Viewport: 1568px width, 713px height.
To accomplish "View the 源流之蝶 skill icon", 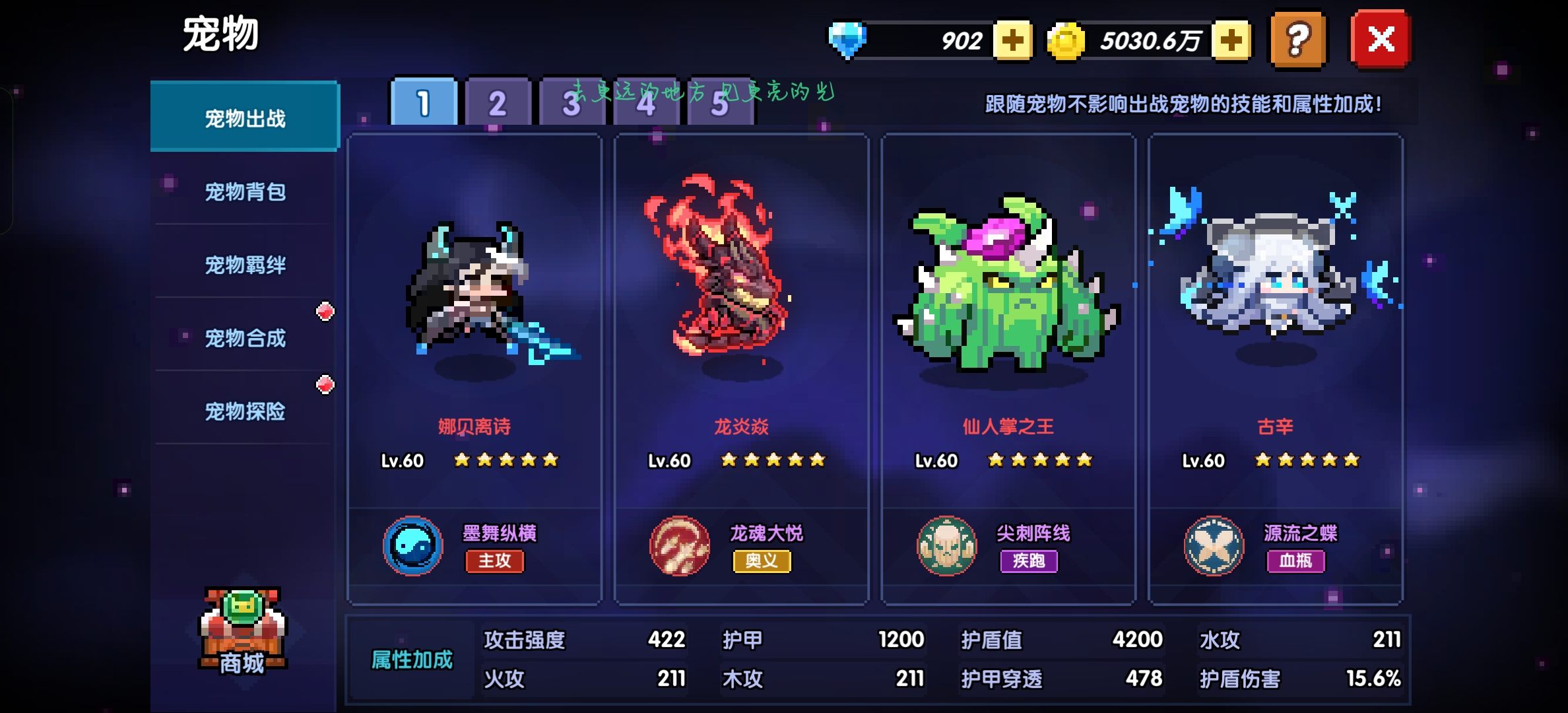I will [x=1214, y=547].
